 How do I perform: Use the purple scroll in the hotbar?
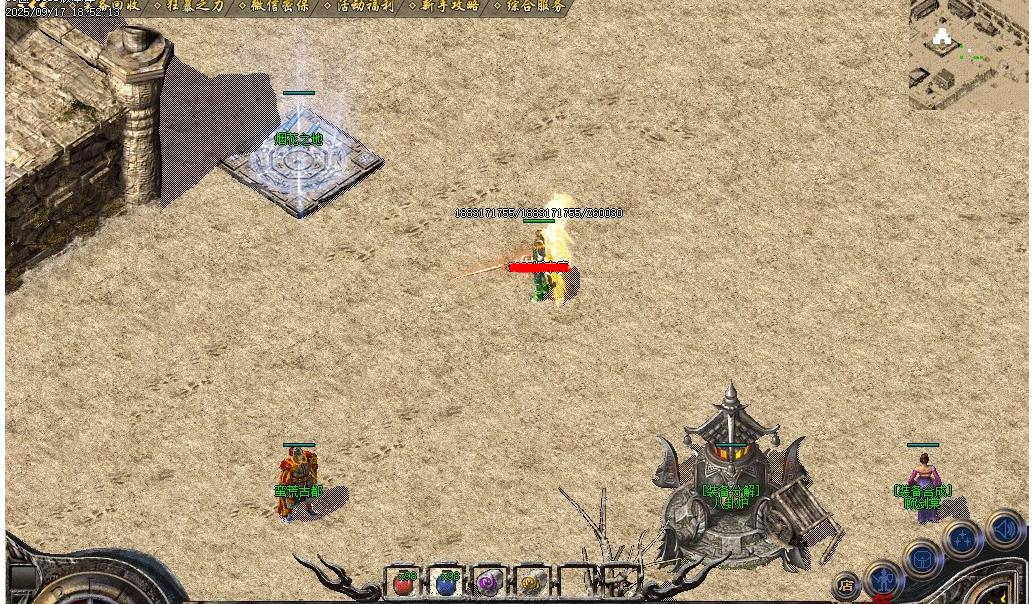click(489, 583)
